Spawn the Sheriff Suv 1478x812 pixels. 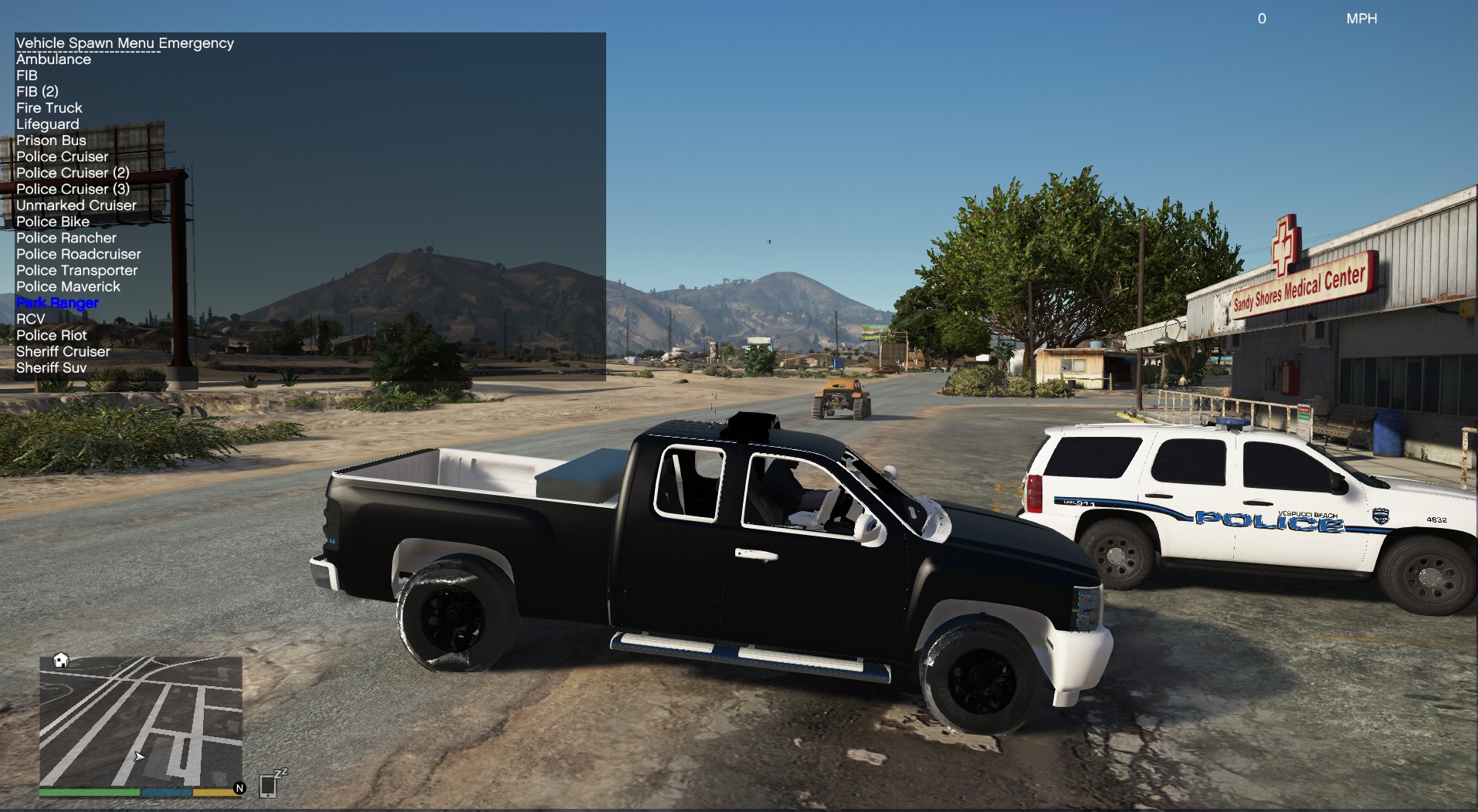(x=51, y=367)
